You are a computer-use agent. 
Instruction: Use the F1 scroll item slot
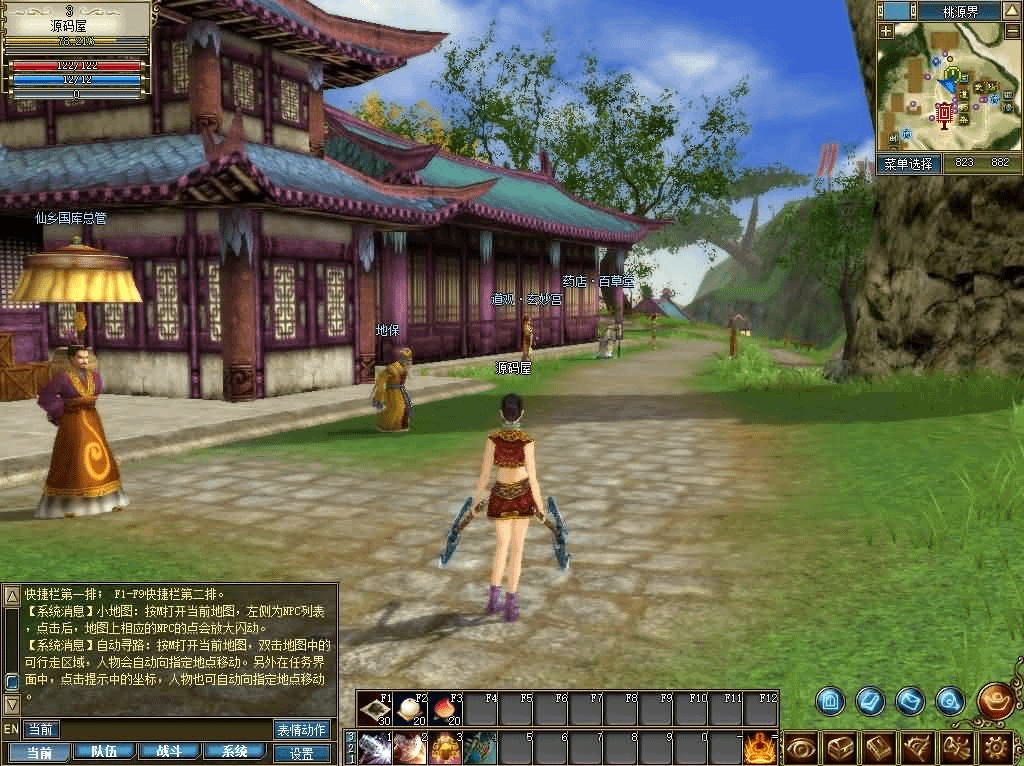[x=375, y=709]
